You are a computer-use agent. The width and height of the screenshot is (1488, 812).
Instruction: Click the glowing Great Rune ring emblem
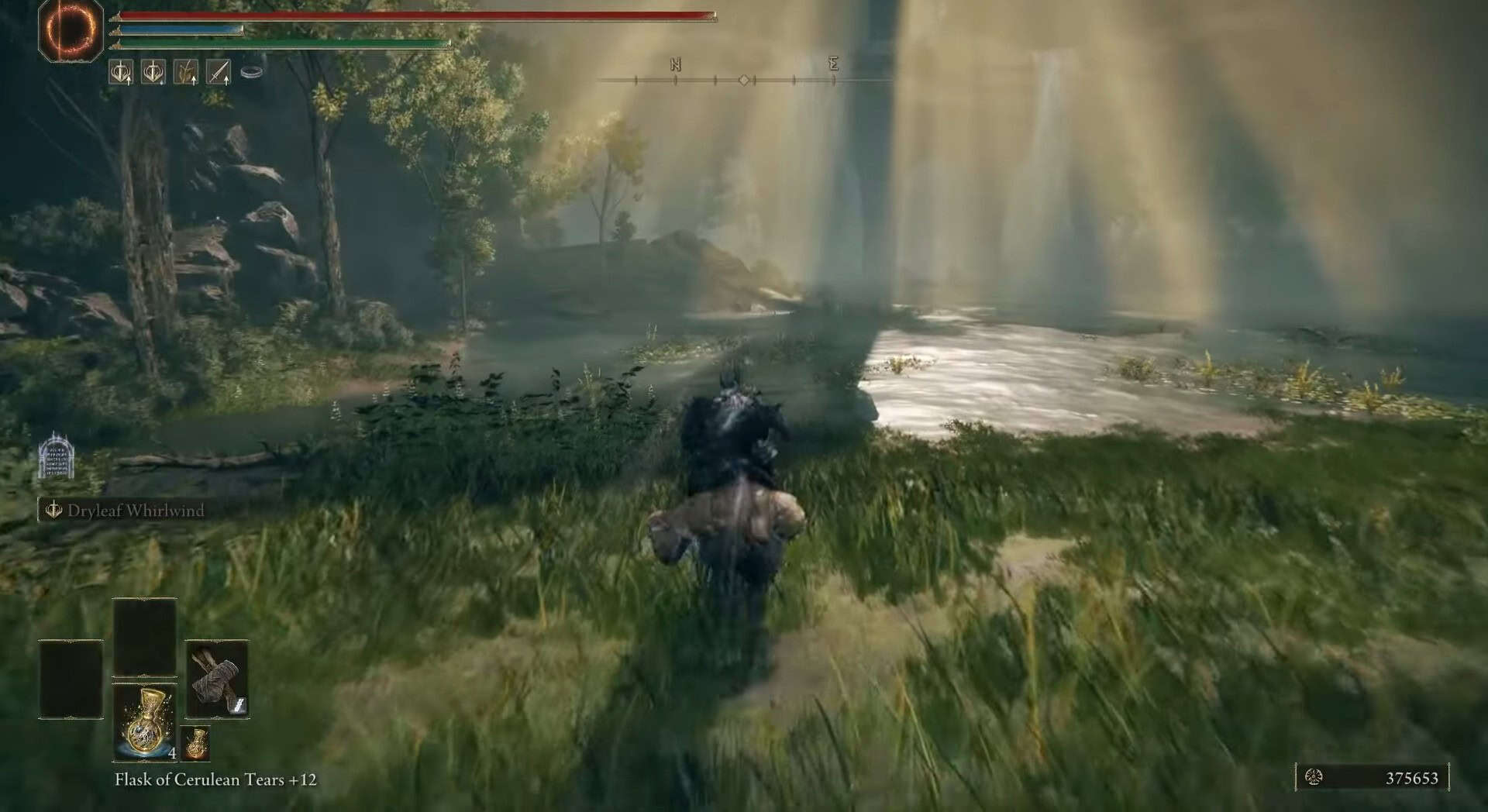pyautogui.click(x=71, y=31)
